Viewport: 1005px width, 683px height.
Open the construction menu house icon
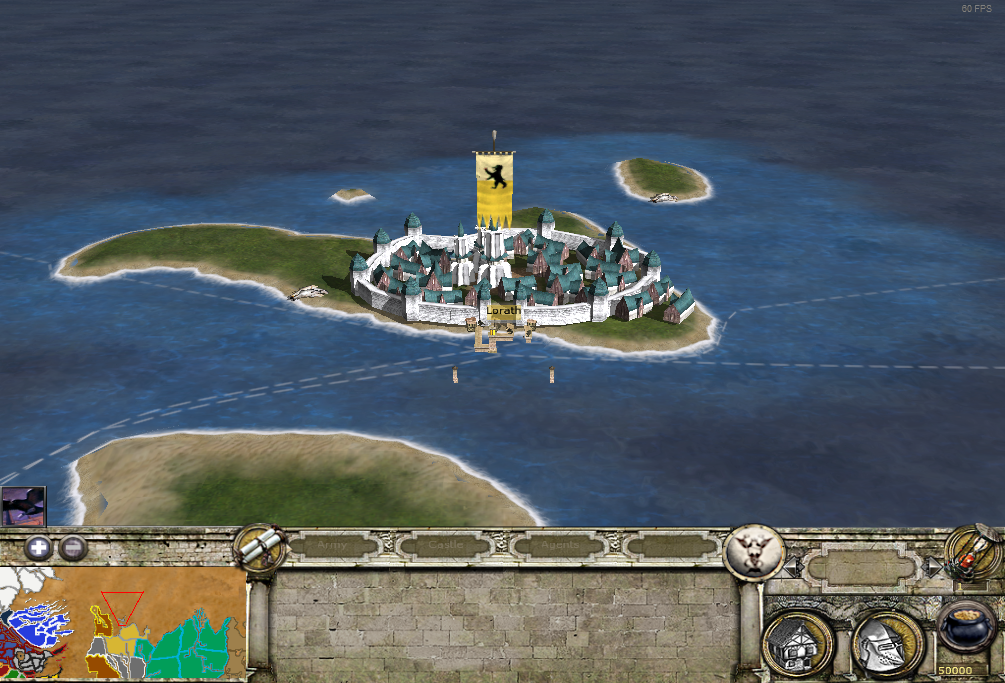click(797, 643)
